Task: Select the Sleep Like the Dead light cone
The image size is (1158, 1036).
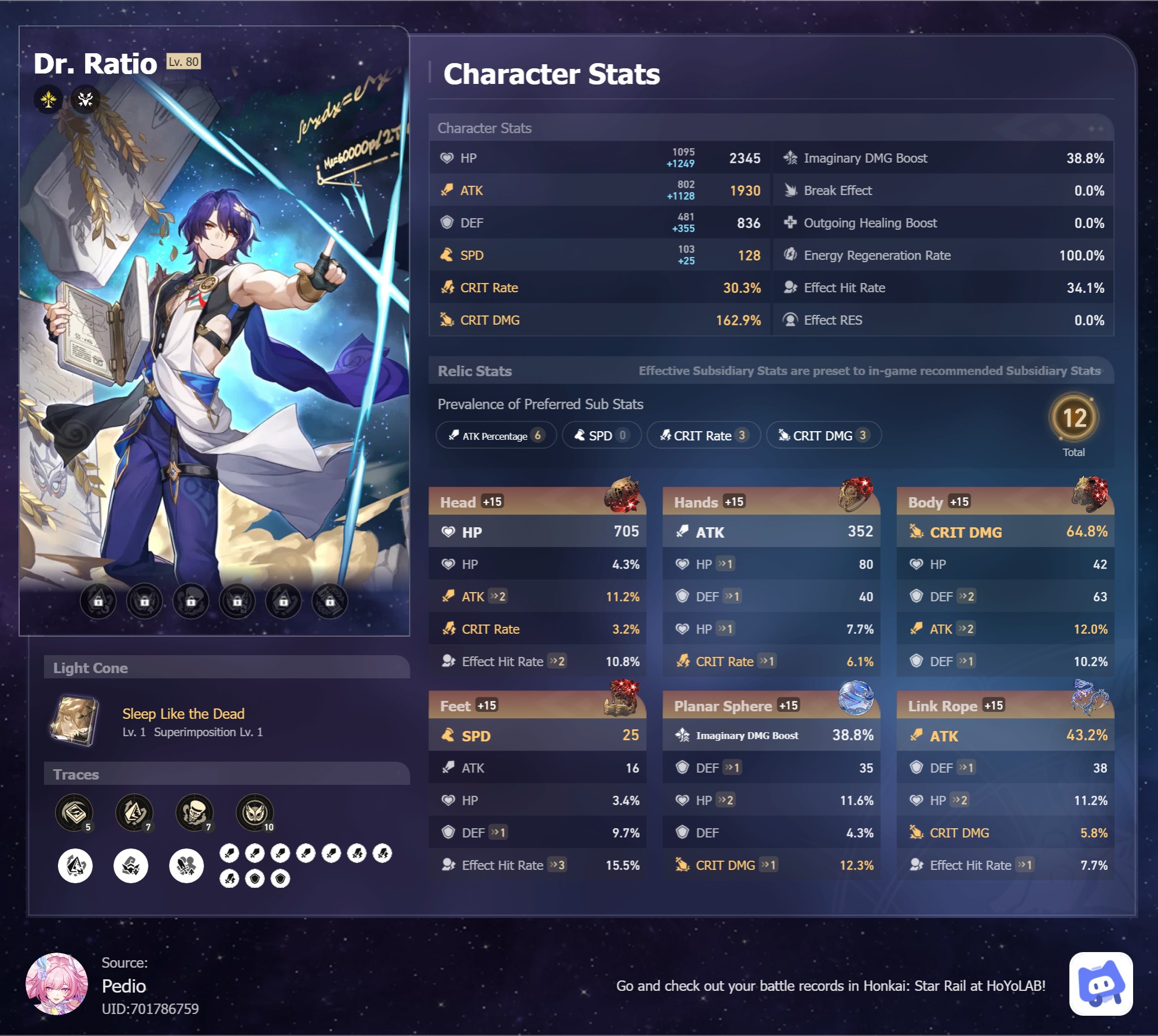Action: pyautogui.click(x=74, y=721)
